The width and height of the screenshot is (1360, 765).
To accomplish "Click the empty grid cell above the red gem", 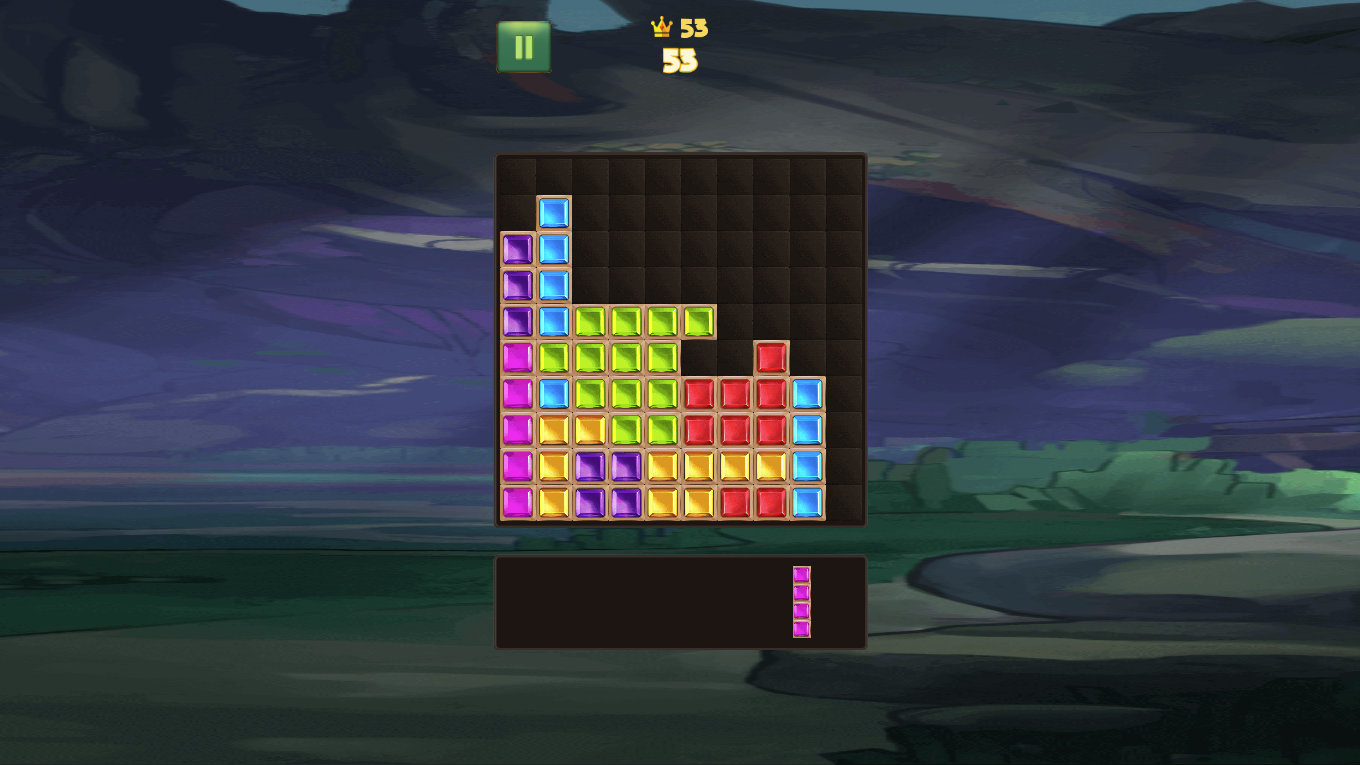I will [771, 320].
